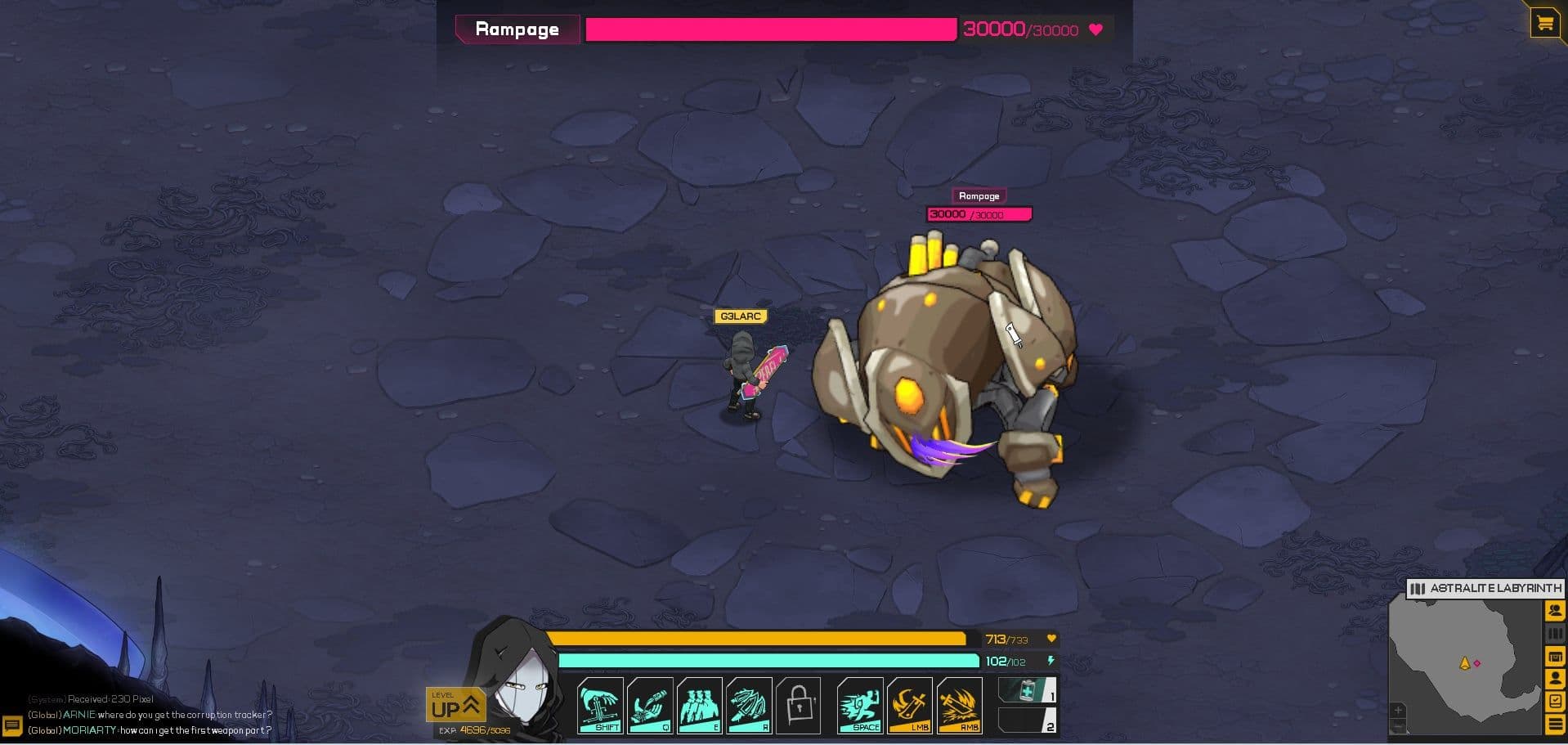This screenshot has width=1568, height=745.
Task: Activate the RMB flaming sword attack
Action: click(959, 706)
